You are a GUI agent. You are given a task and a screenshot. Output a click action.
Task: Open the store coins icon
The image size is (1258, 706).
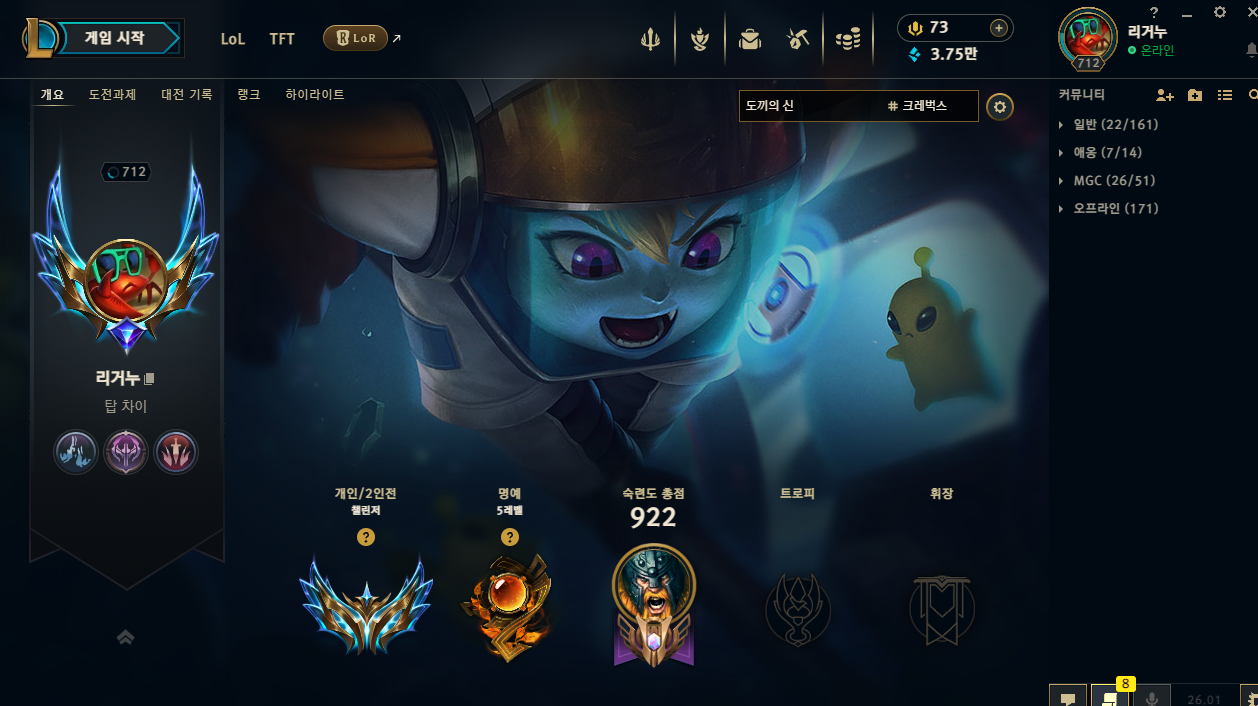(848, 39)
